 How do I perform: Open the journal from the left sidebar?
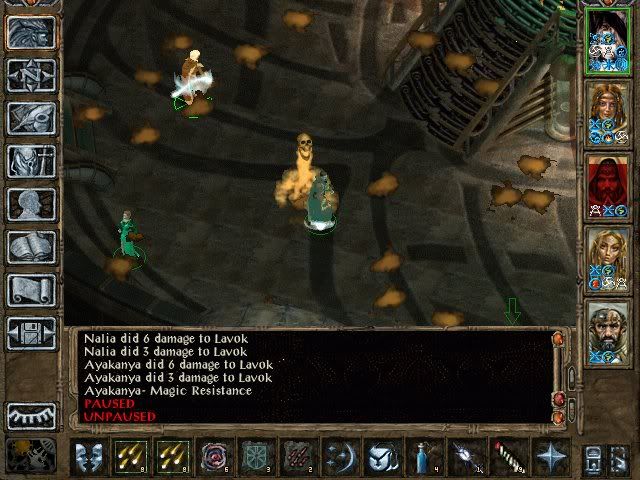click(31, 117)
